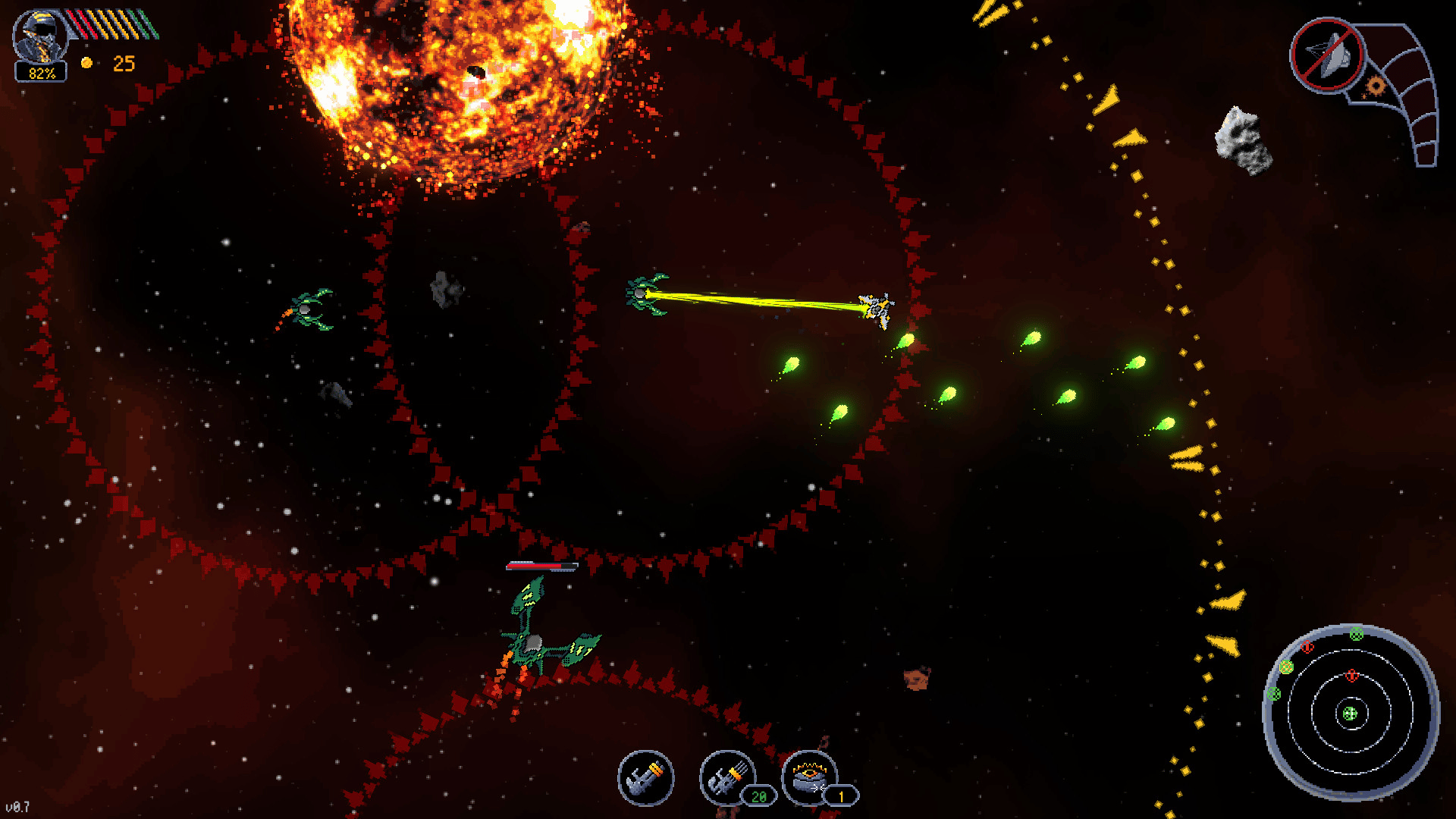This screenshot has width=1456, height=819.
Task: Select the green center marker on the radar
Action: point(1350,714)
